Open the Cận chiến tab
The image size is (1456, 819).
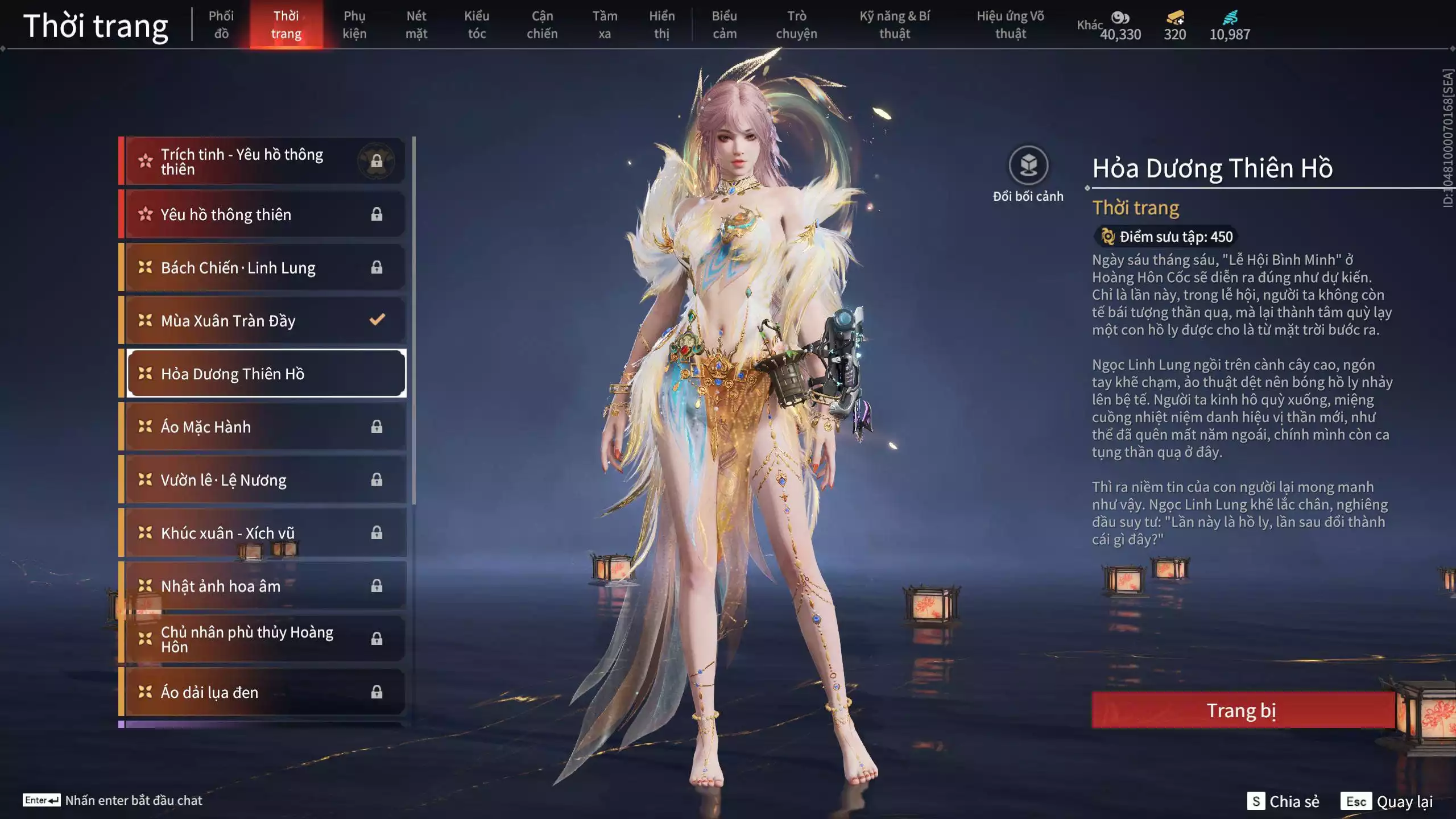(x=542, y=25)
